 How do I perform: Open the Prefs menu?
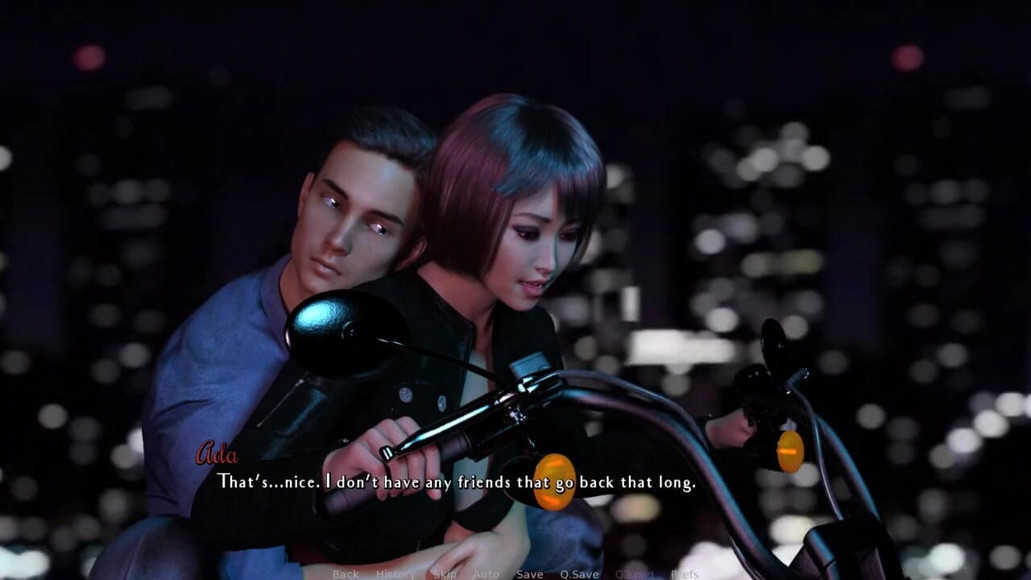point(685,574)
